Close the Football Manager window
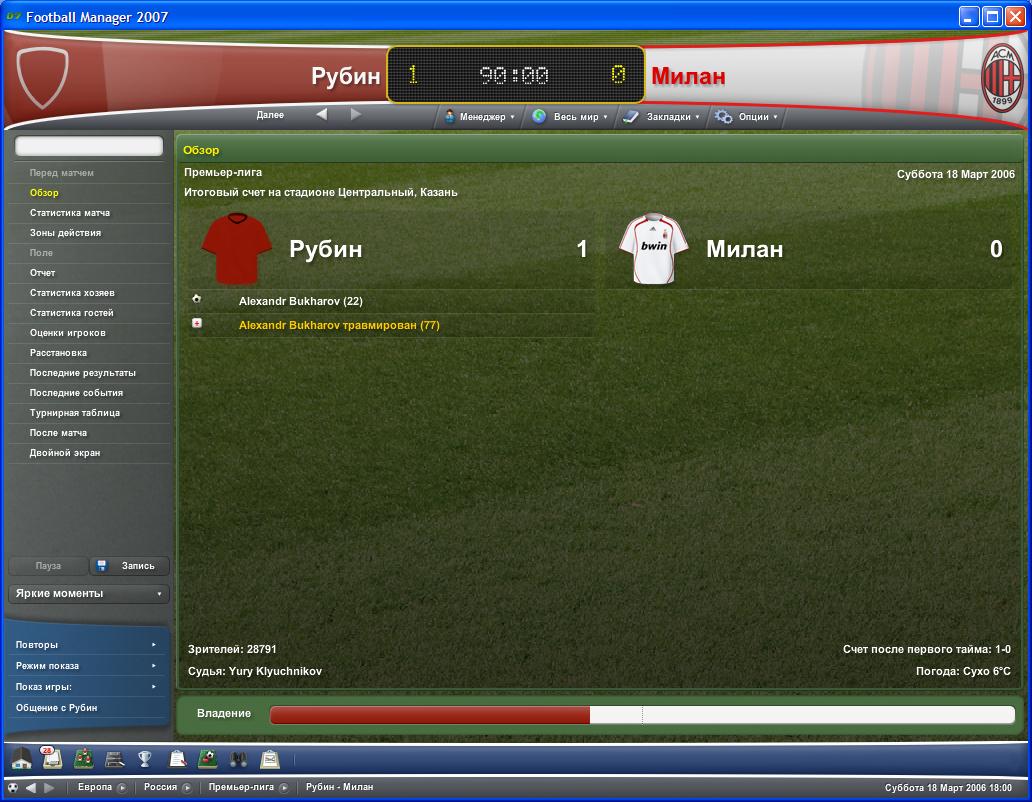 1014,16
